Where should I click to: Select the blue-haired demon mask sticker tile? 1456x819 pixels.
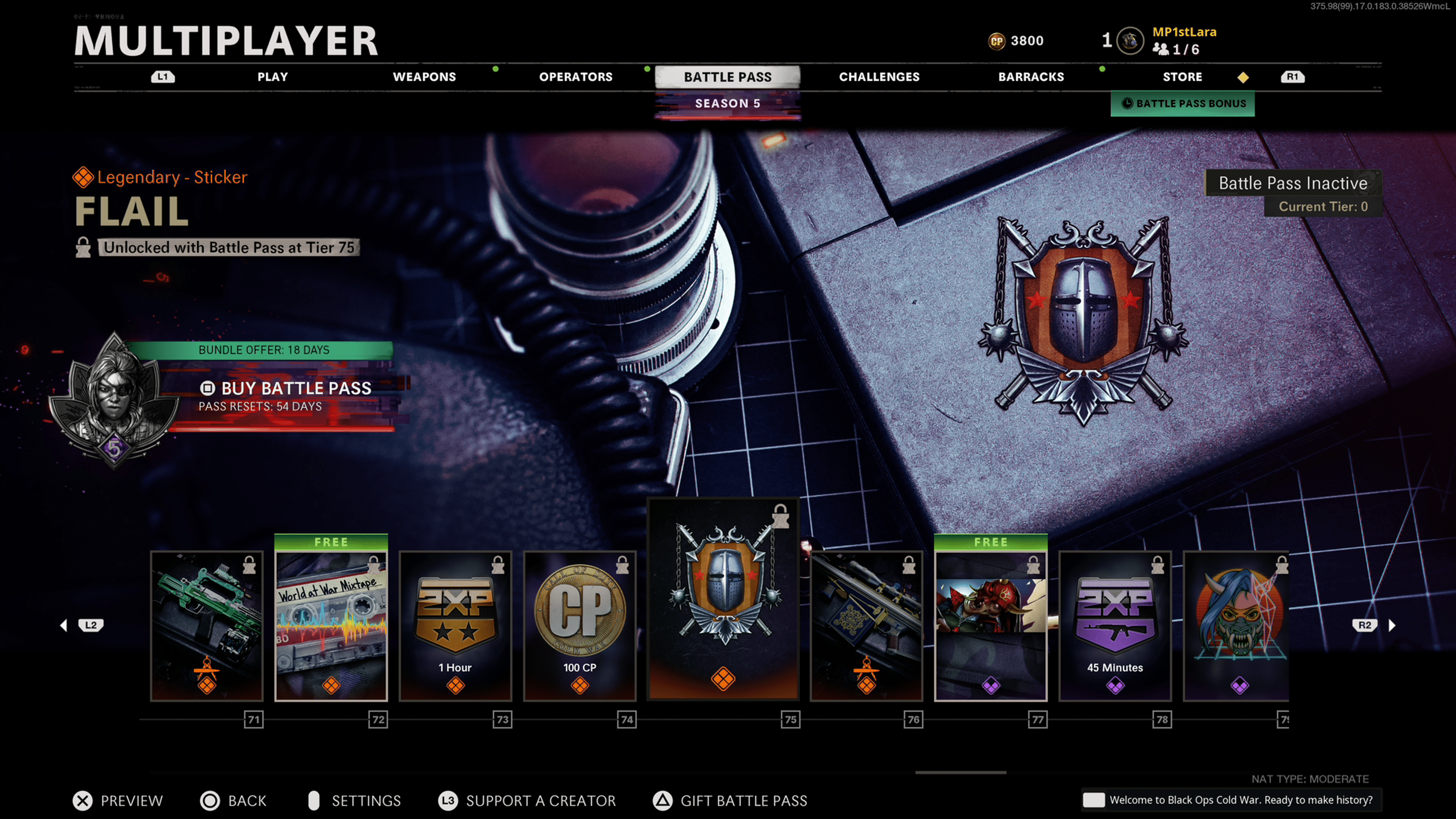coord(1237,626)
